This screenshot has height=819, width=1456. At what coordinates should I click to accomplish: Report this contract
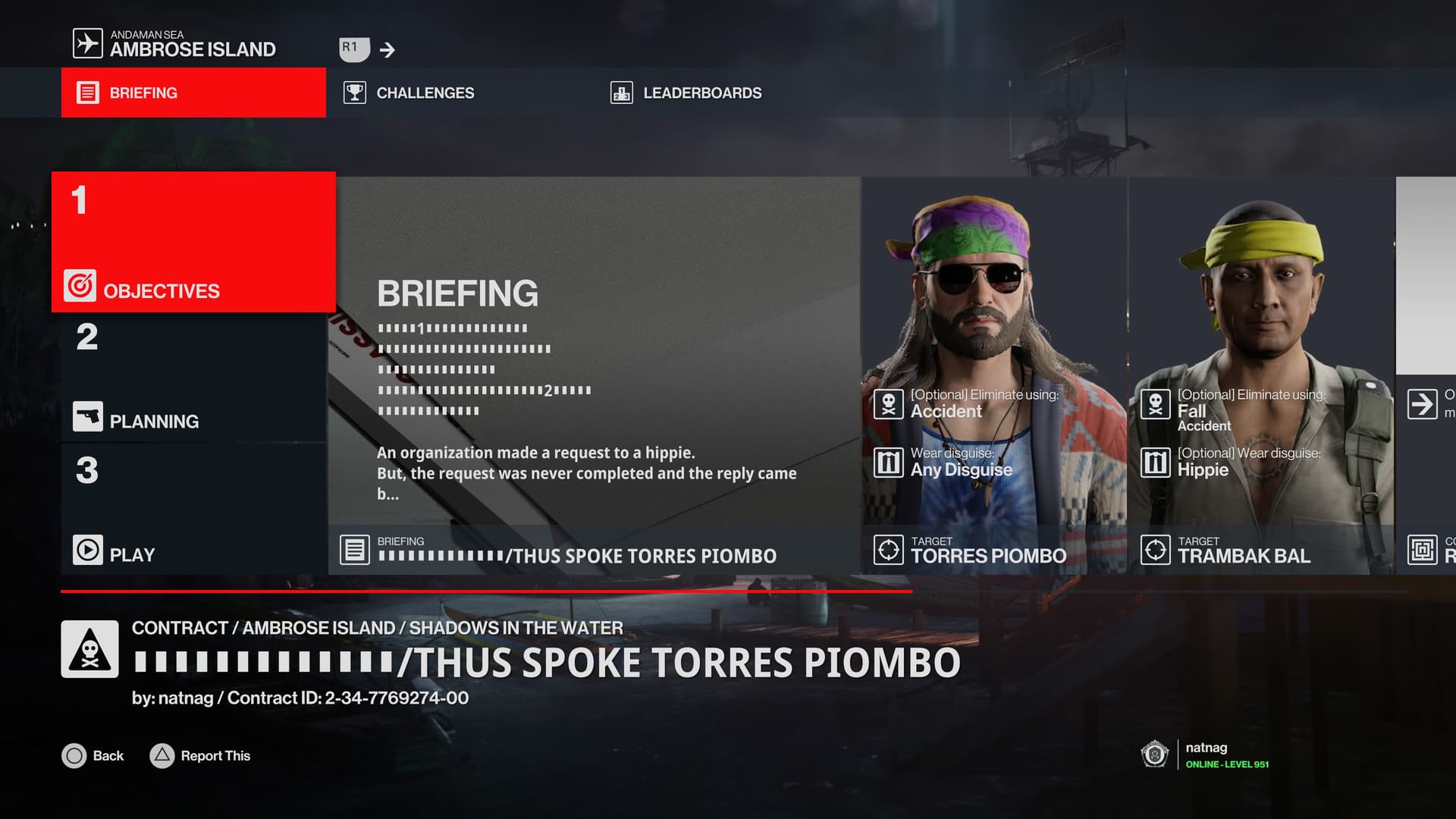point(200,756)
